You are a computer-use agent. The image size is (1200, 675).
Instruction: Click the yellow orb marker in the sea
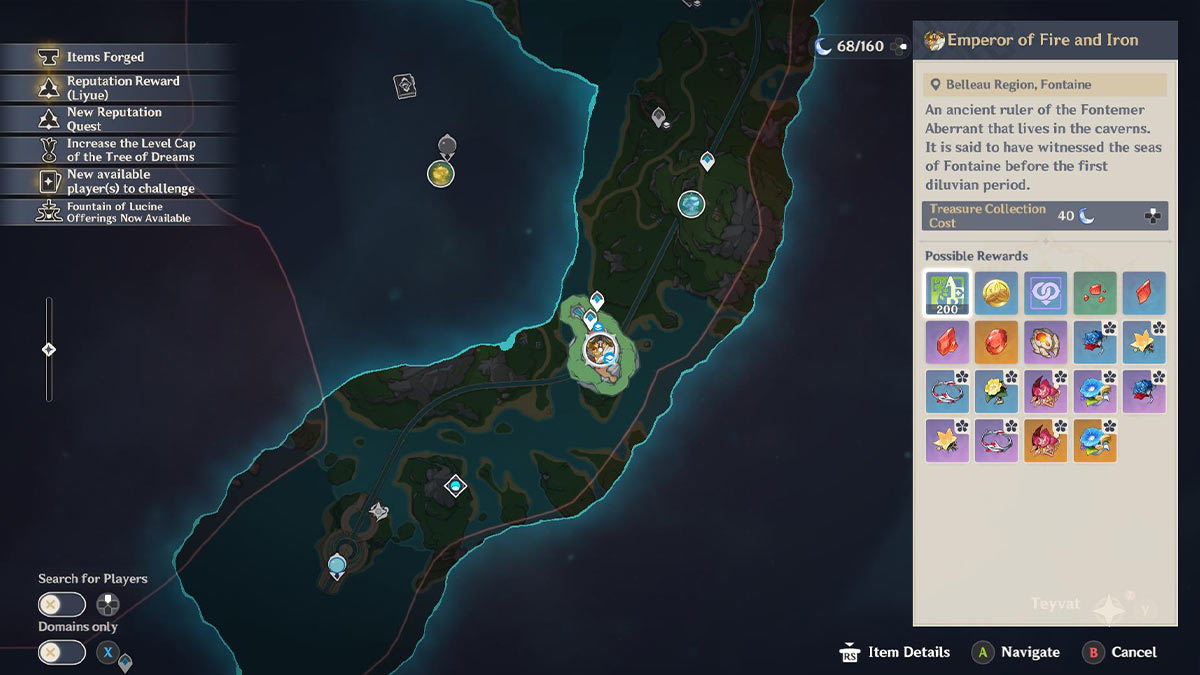coord(441,174)
